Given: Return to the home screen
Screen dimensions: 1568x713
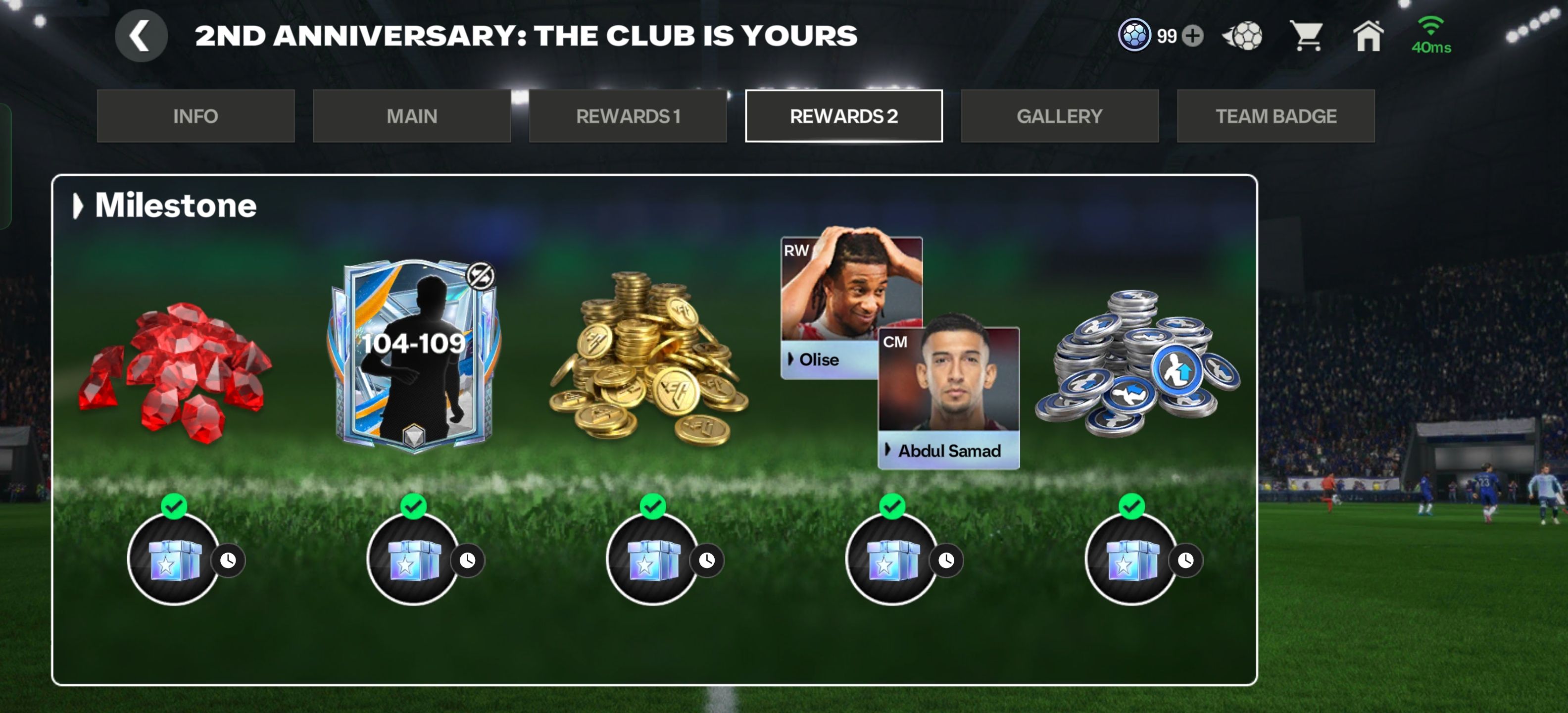Looking at the screenshot, I should tap(1368, 36).
